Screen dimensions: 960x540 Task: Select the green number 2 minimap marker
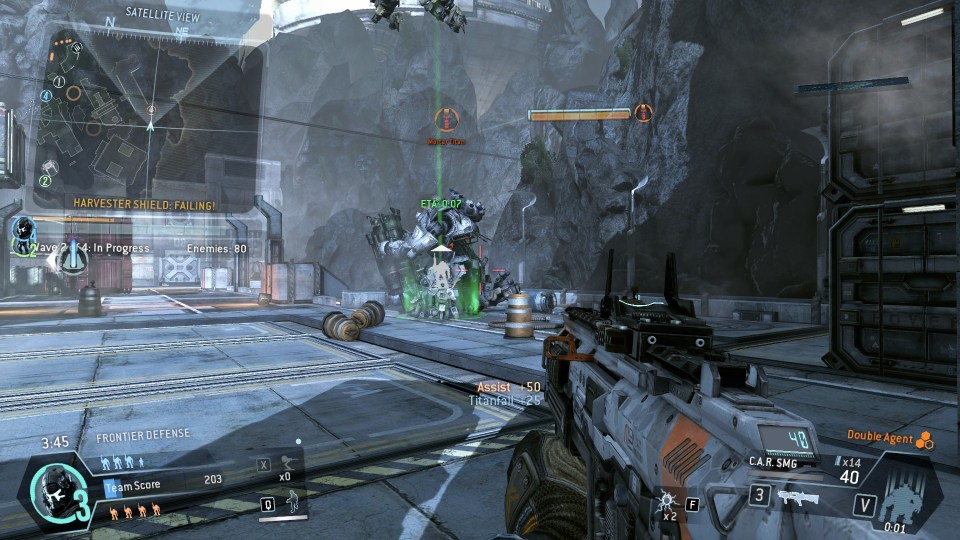45,181
